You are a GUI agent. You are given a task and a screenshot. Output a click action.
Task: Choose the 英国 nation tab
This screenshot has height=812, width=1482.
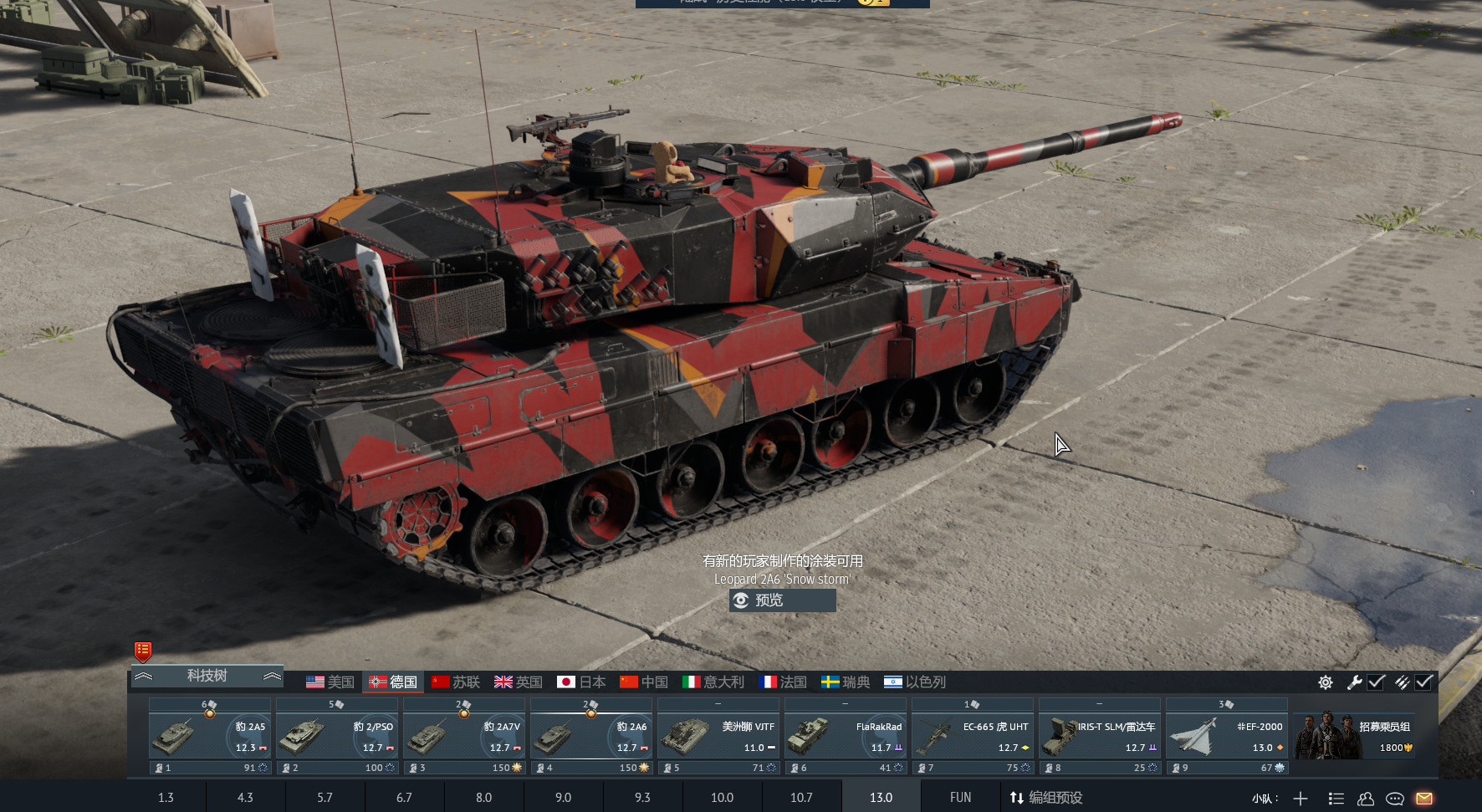519,682
